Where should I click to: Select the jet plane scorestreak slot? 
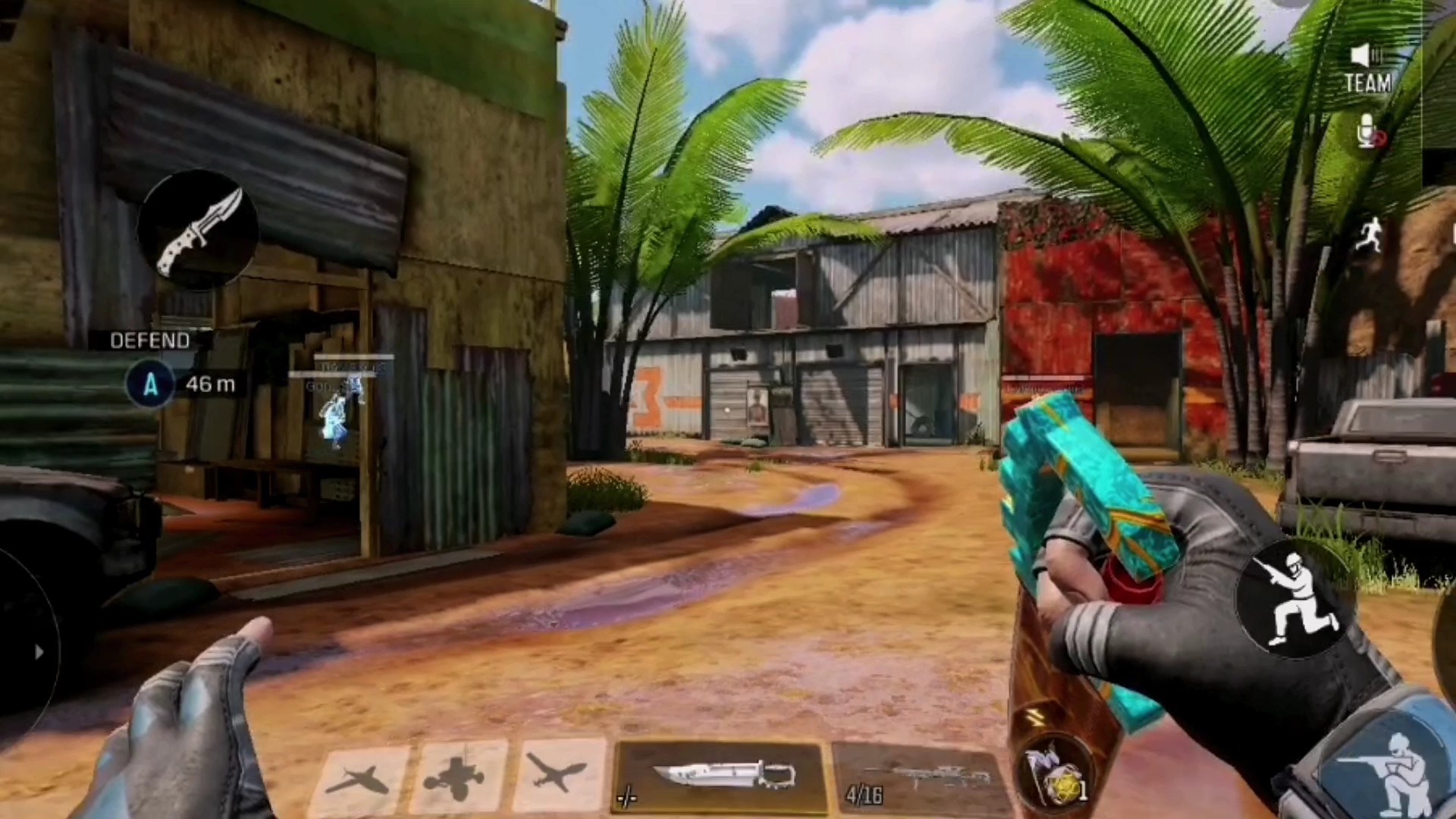pos(359,779)
